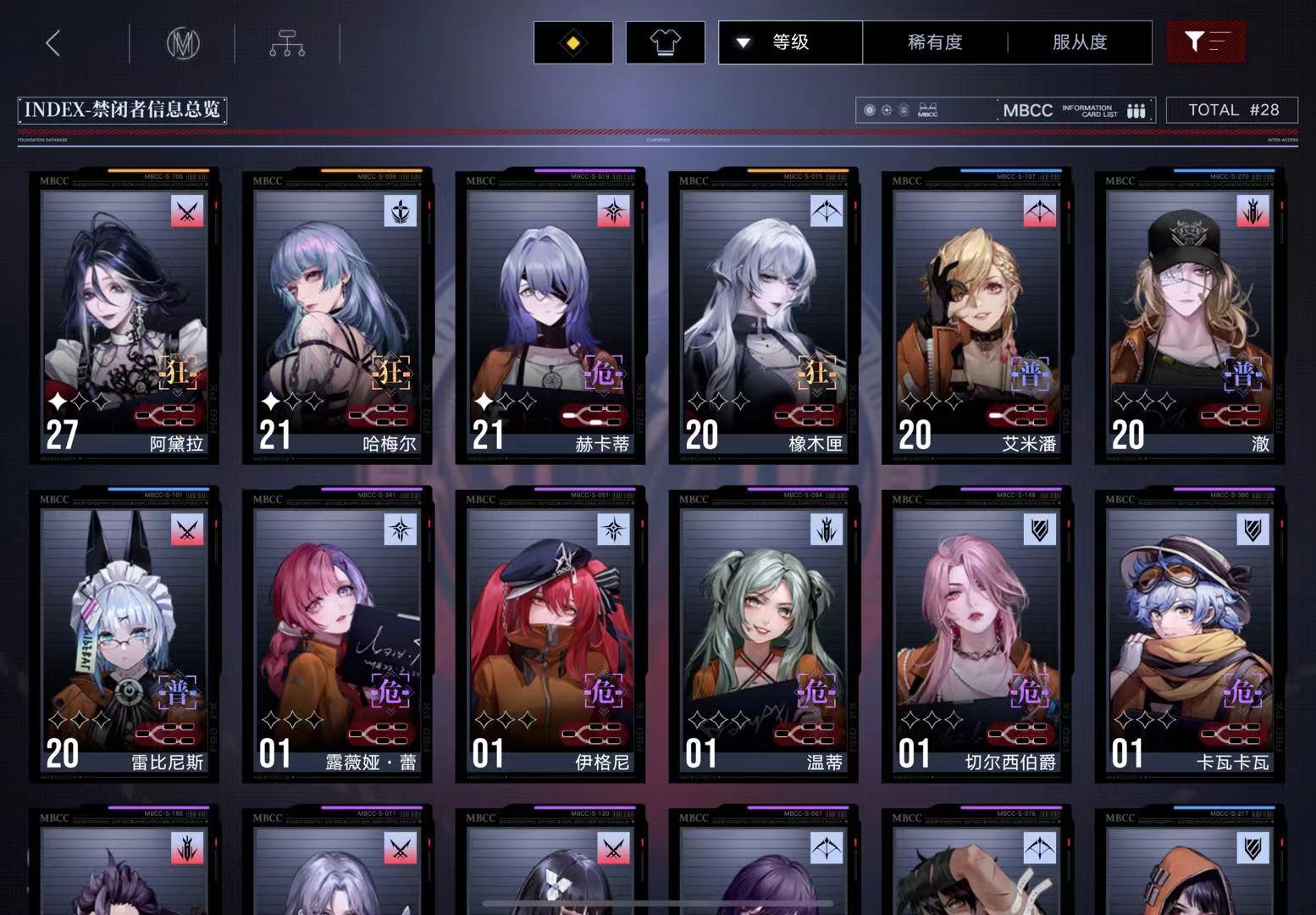Click the back arrow at top left
The height and width of the screenshot is (915, 1316).
click(x=53, y=42)
